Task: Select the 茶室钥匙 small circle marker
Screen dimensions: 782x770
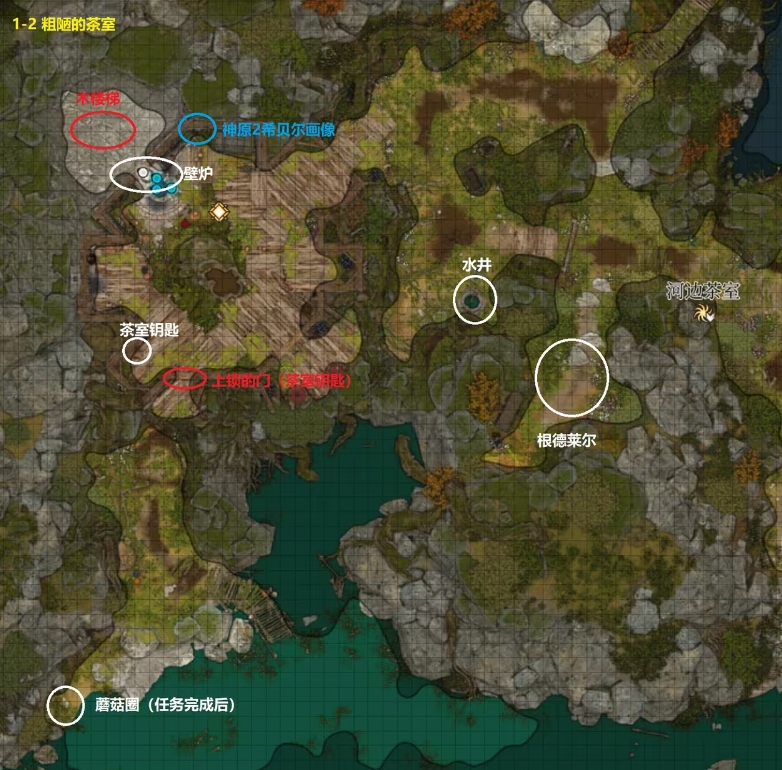Action: click(x=137, y=350)
